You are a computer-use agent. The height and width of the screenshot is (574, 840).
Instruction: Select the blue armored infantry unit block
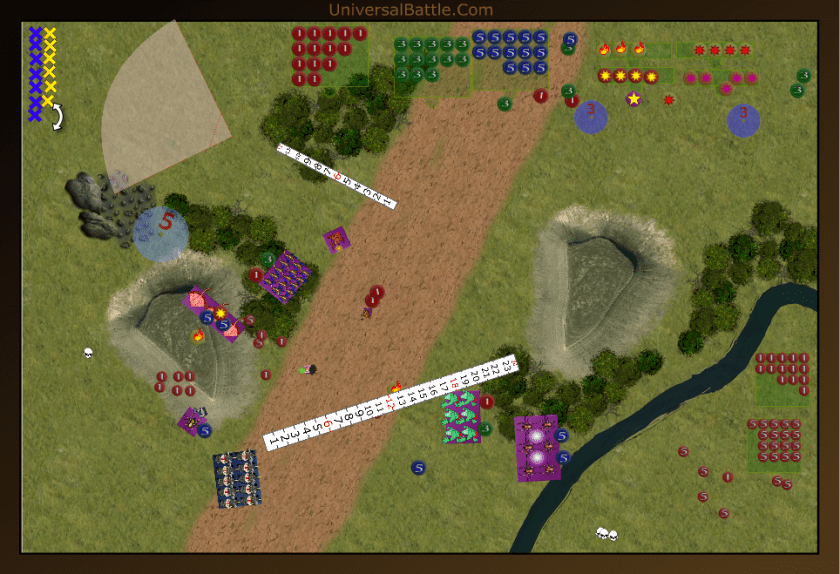(237, 478)
